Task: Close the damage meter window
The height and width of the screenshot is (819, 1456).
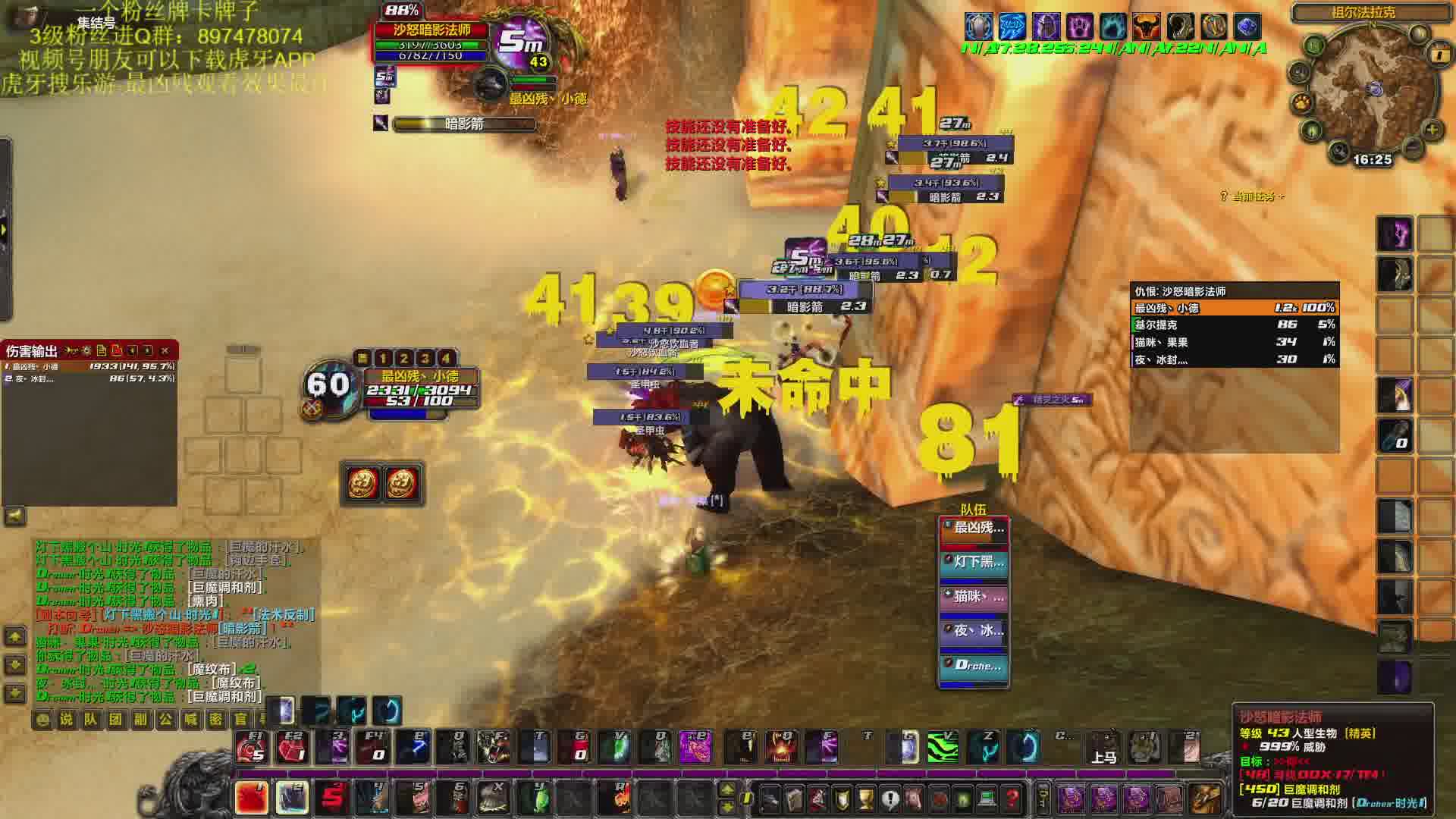Action: pyautogui.click(x=165, y=350)
